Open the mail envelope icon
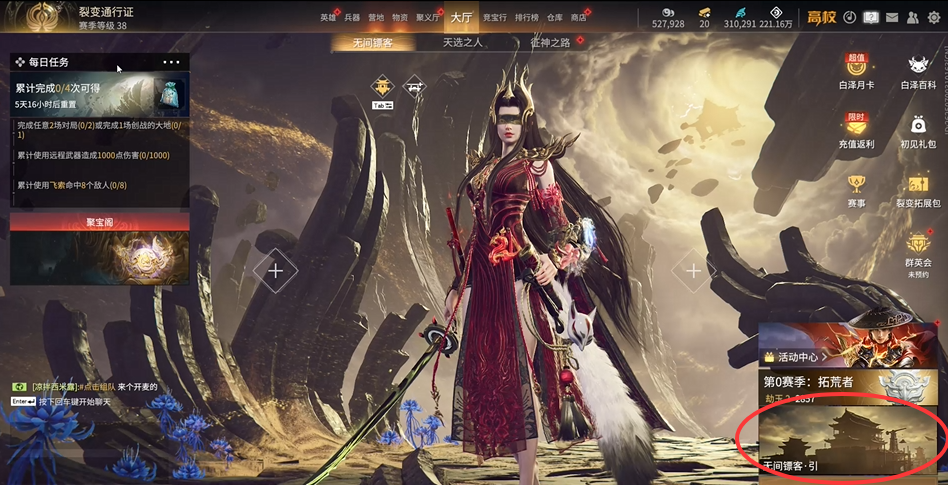Screen dimensions: 948x485 point(892,17)
